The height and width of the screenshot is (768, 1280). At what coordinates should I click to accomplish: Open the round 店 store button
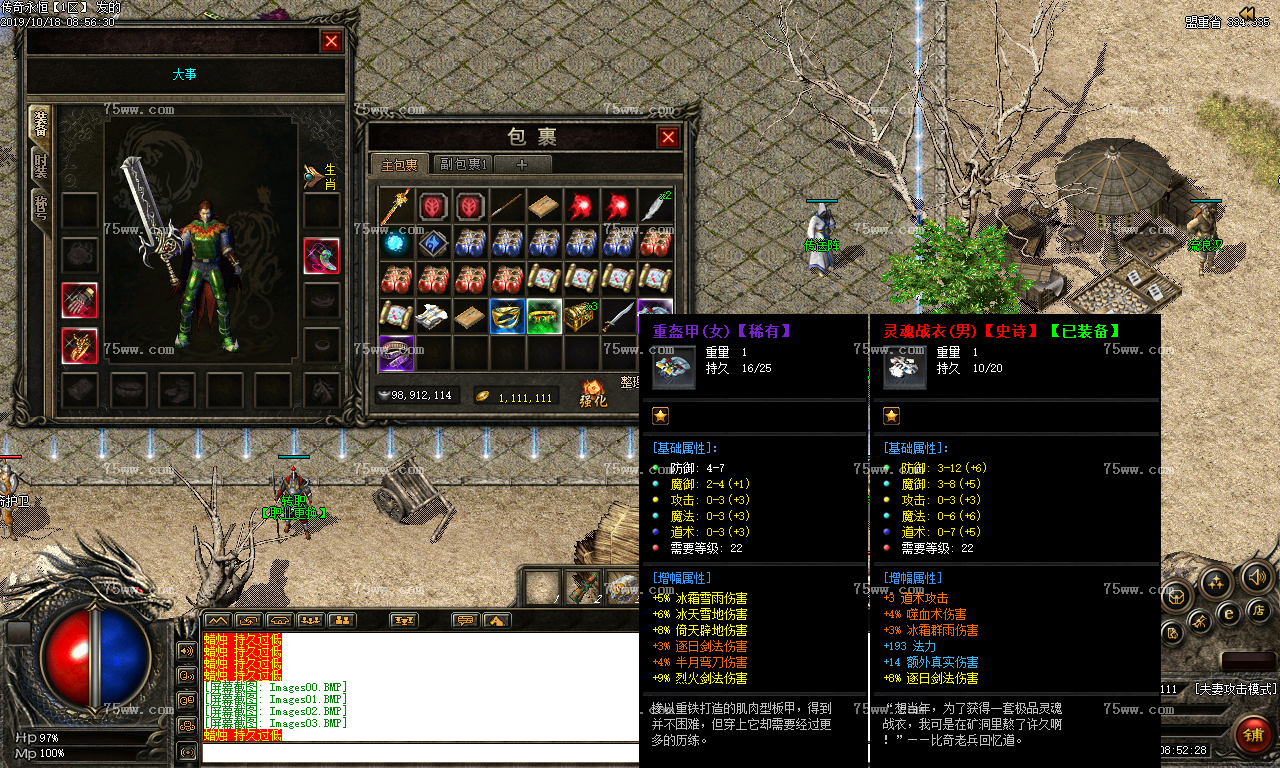click(1259, 609)
